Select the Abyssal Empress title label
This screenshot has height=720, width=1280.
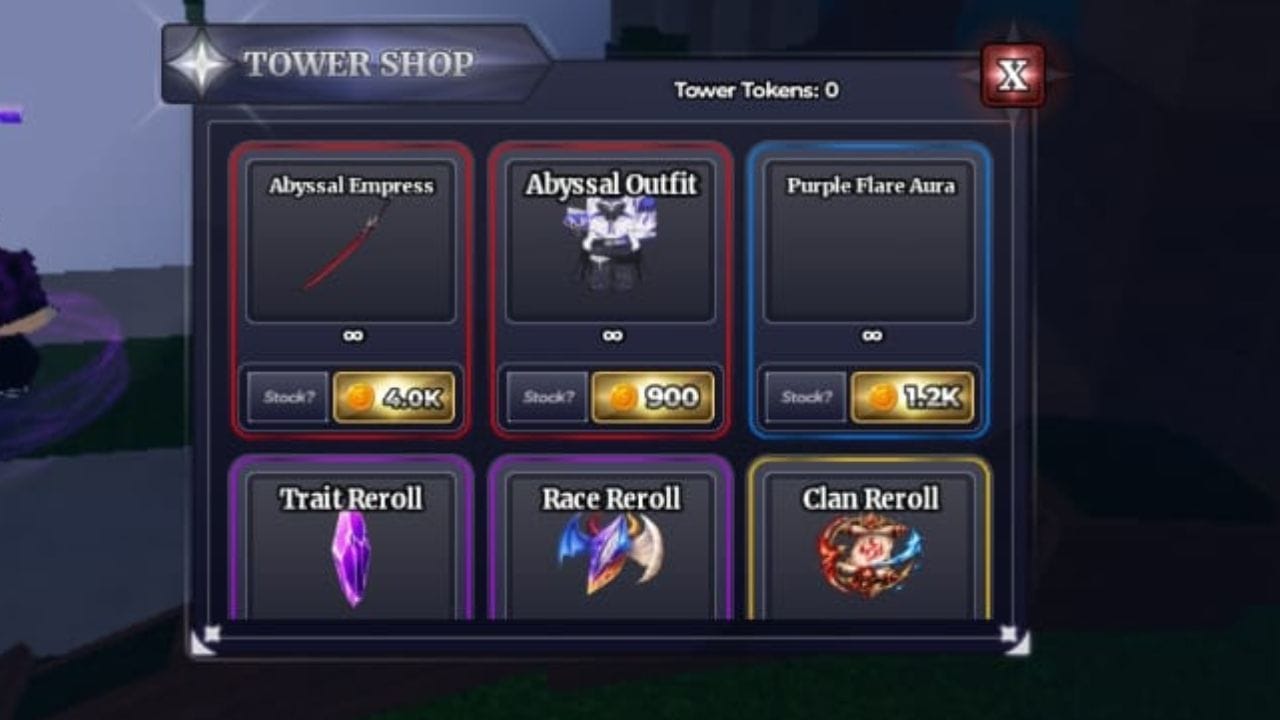(x=350, y=186)
